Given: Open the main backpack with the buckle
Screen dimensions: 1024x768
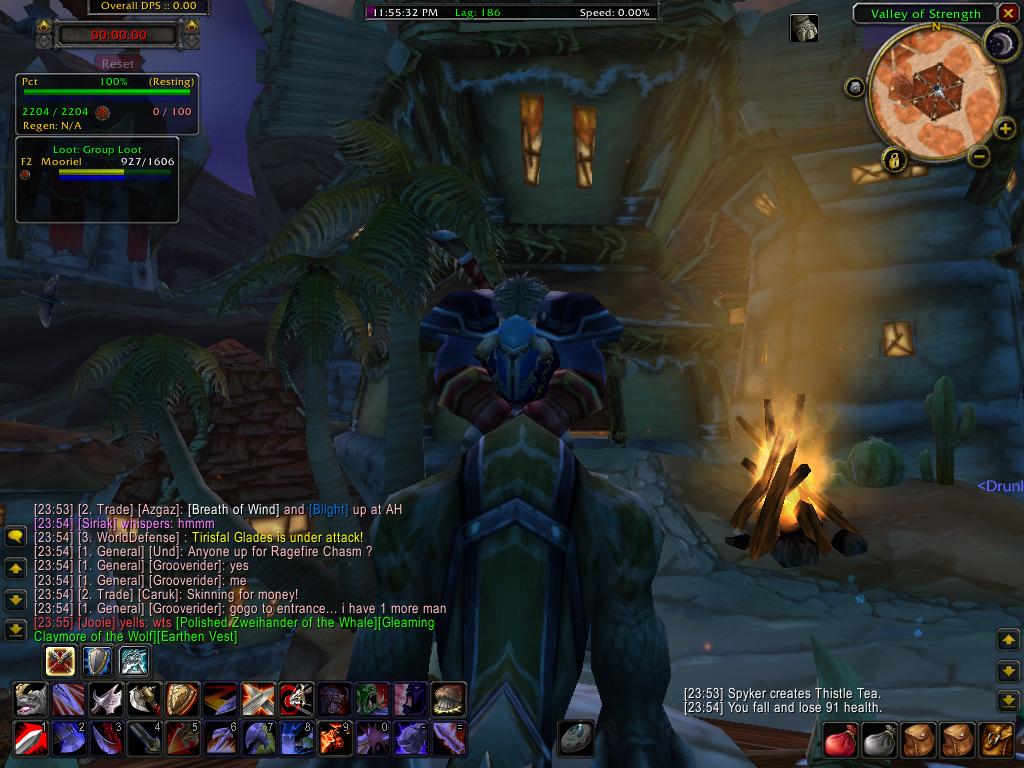Looking at the screenshot, I should 996,740.
